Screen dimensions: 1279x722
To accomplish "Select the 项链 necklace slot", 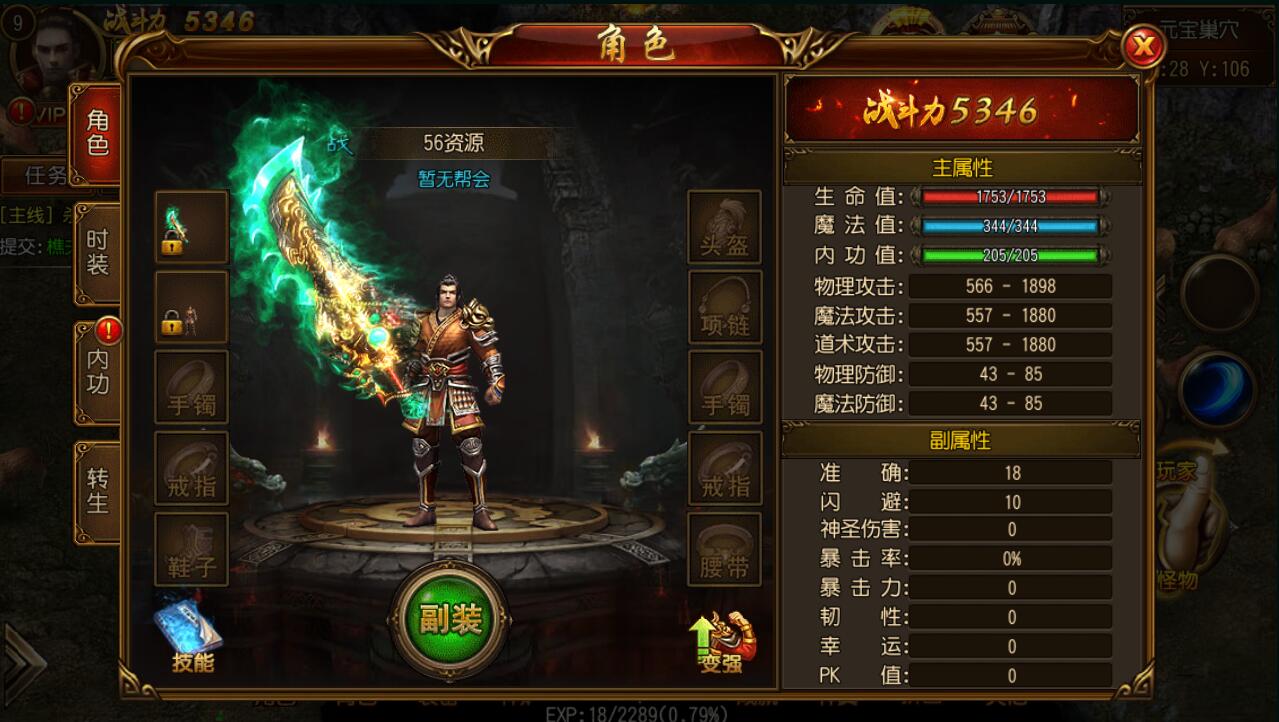I will click(x=724, y=308).
